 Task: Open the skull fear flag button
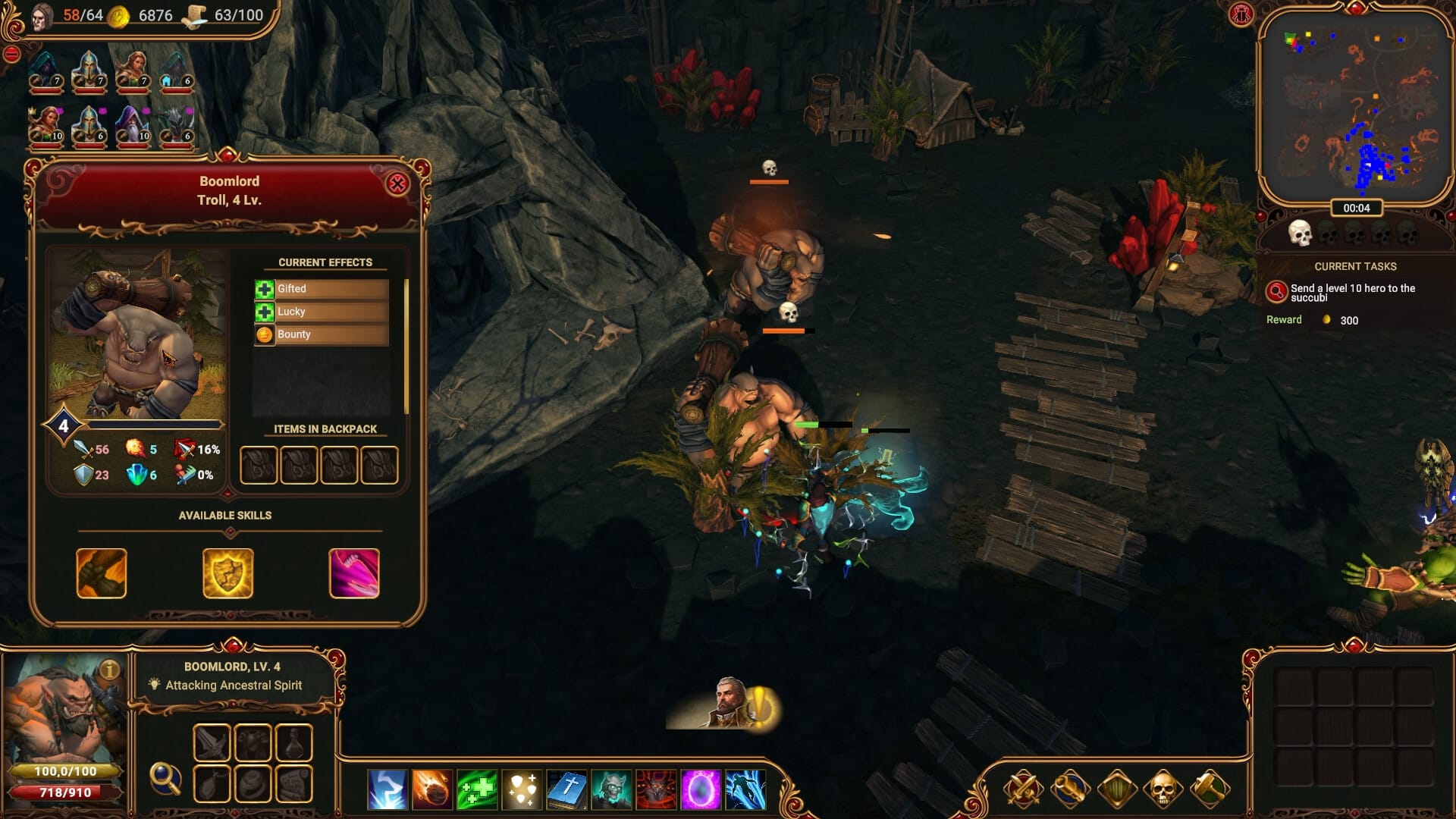pyautogui.click(x=1163, y=789)
